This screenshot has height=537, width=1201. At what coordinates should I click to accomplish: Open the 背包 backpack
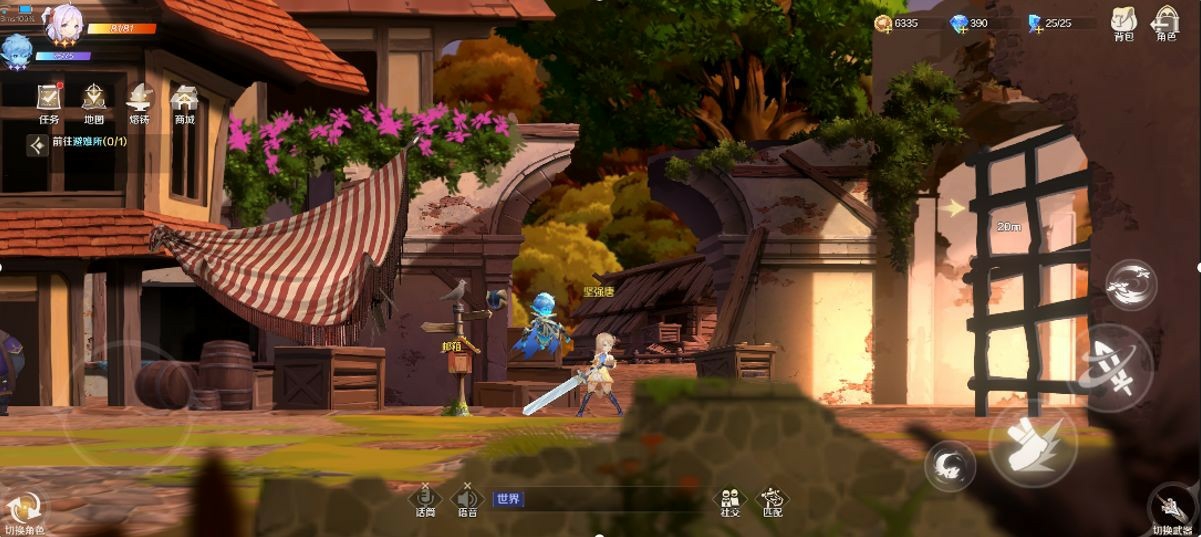1124,23
